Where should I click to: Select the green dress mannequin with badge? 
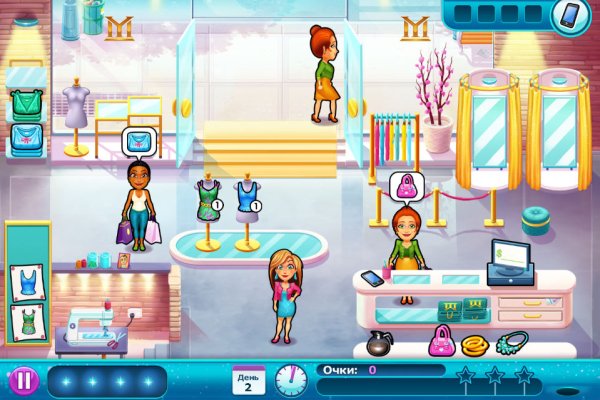tap(208, 208)
